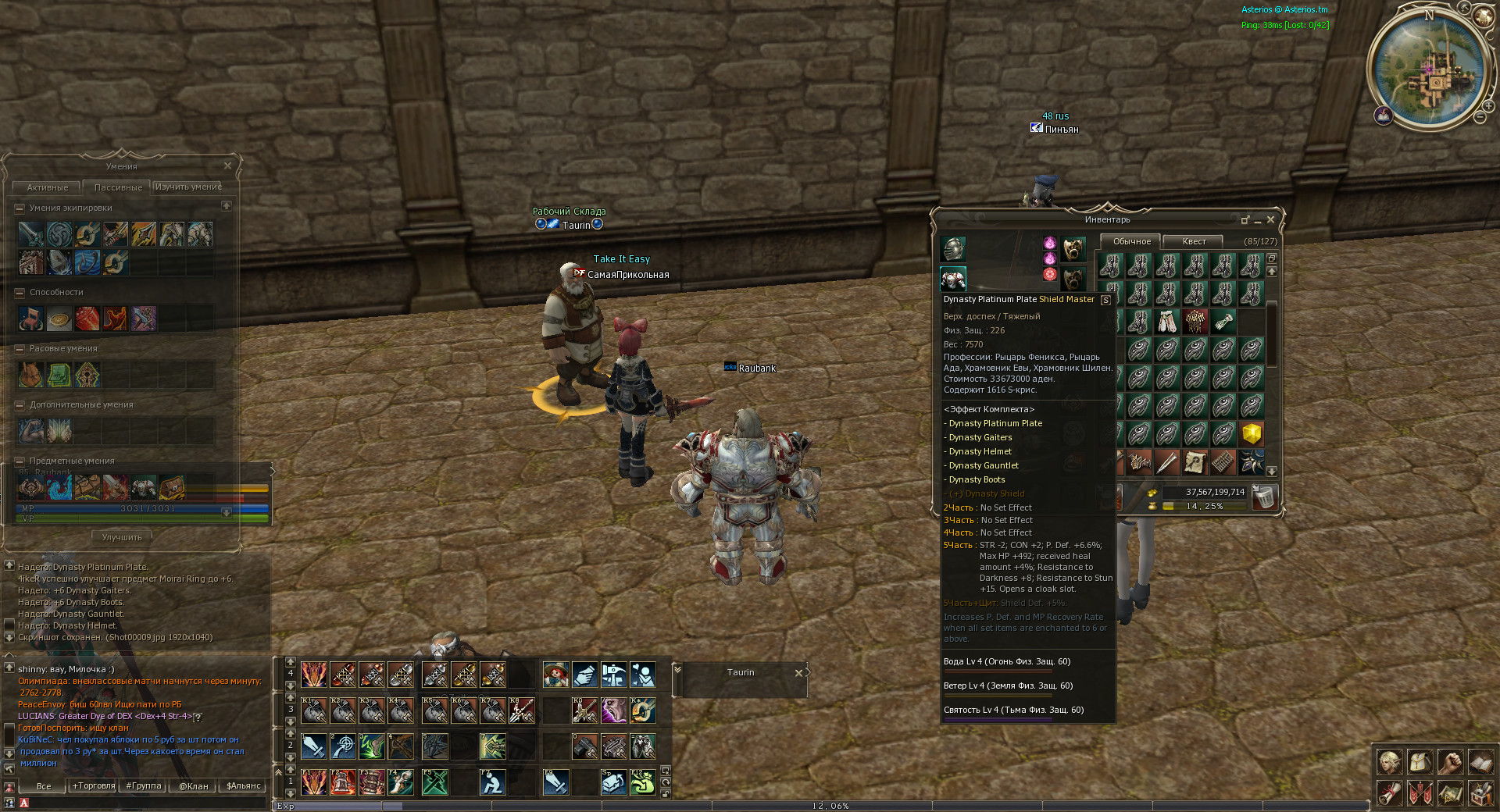Close the Умения skills window
Image resolution: width=1500 pixels, height=812 pixels.
[x=227, y=166]
